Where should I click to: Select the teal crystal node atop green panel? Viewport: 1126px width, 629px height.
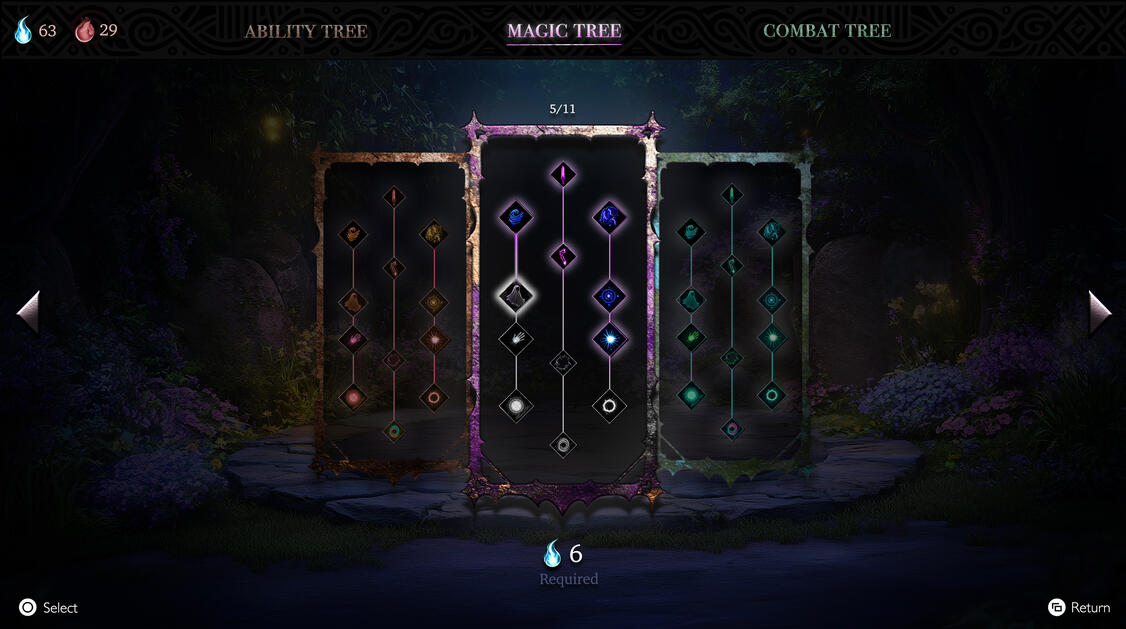click(x=732, y=194)
